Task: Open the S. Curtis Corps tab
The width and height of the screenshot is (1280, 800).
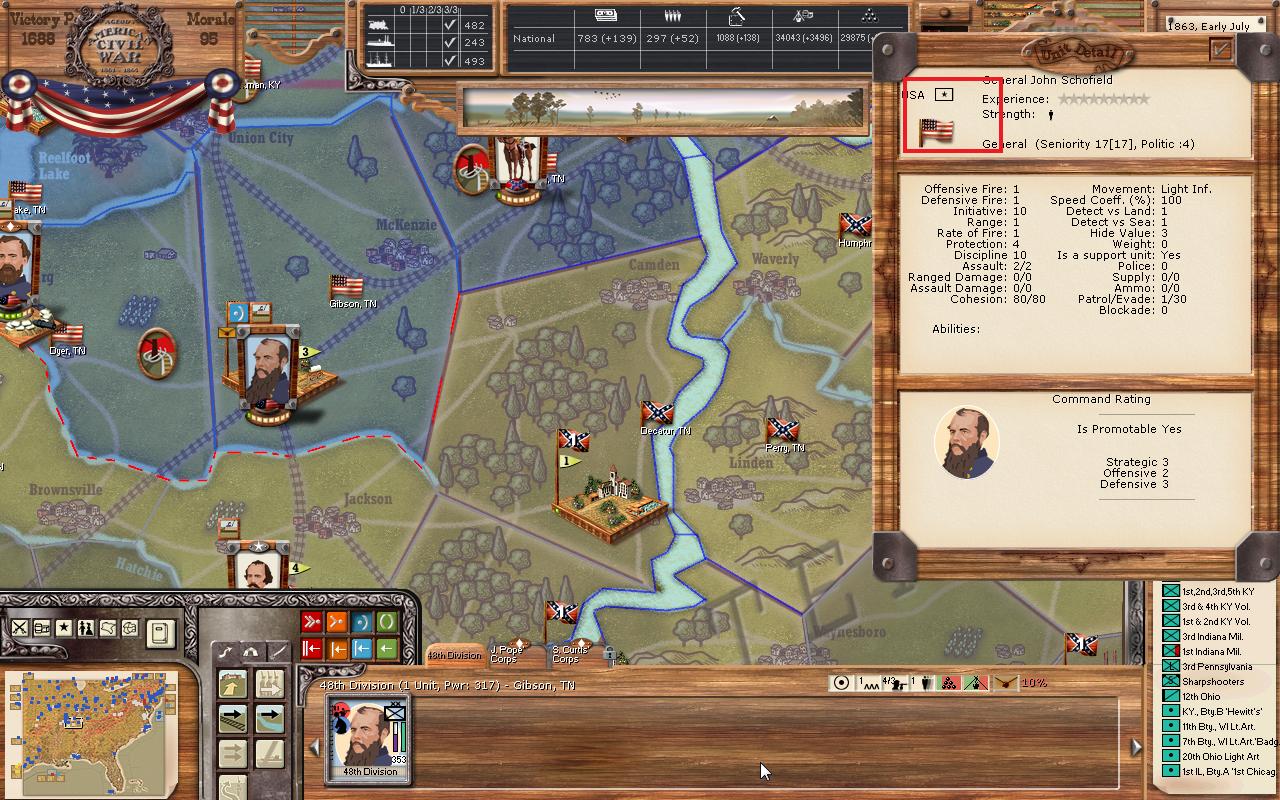Action: point(569,655)
